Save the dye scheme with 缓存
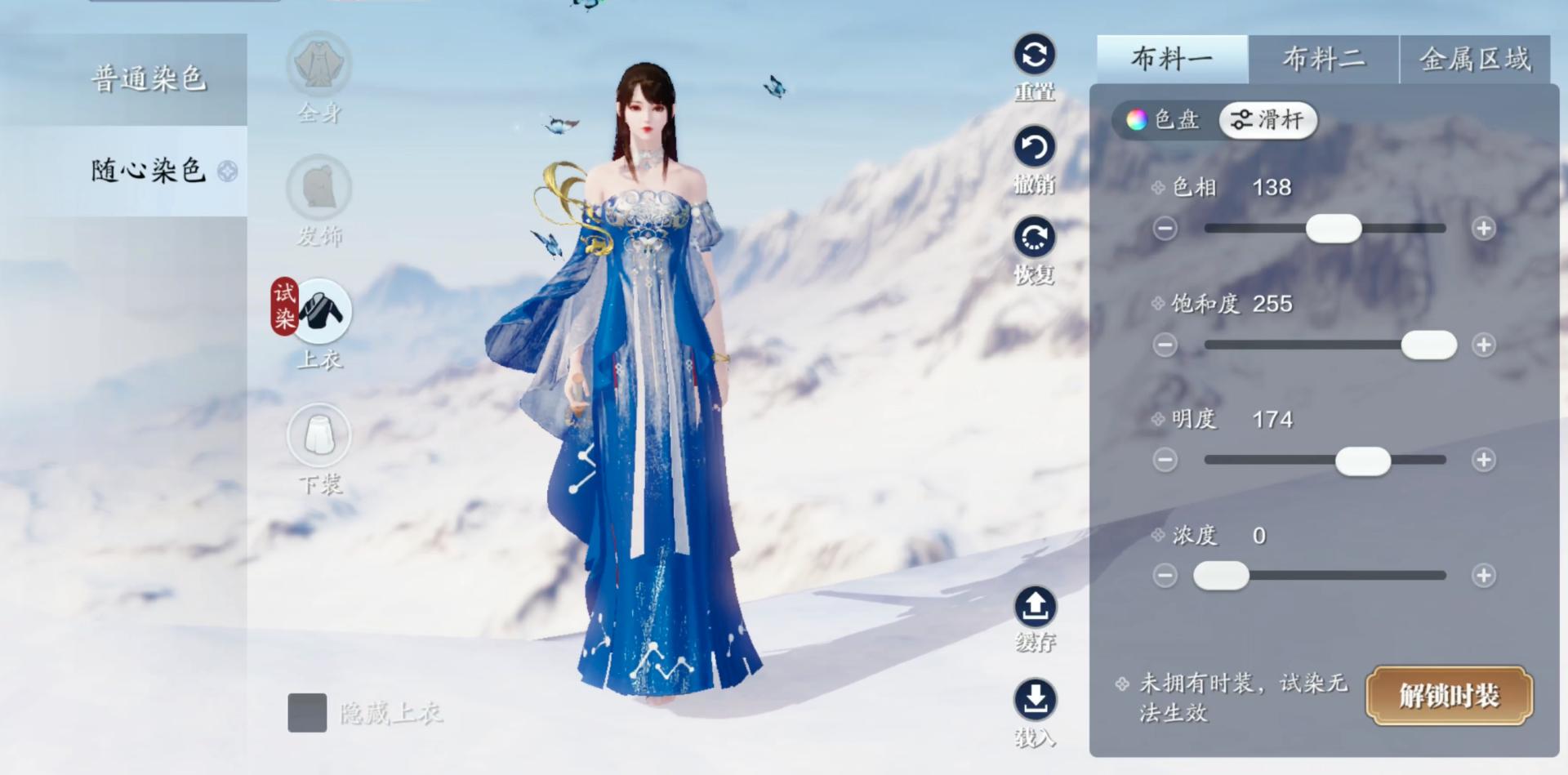 [x=1035, y=607]
